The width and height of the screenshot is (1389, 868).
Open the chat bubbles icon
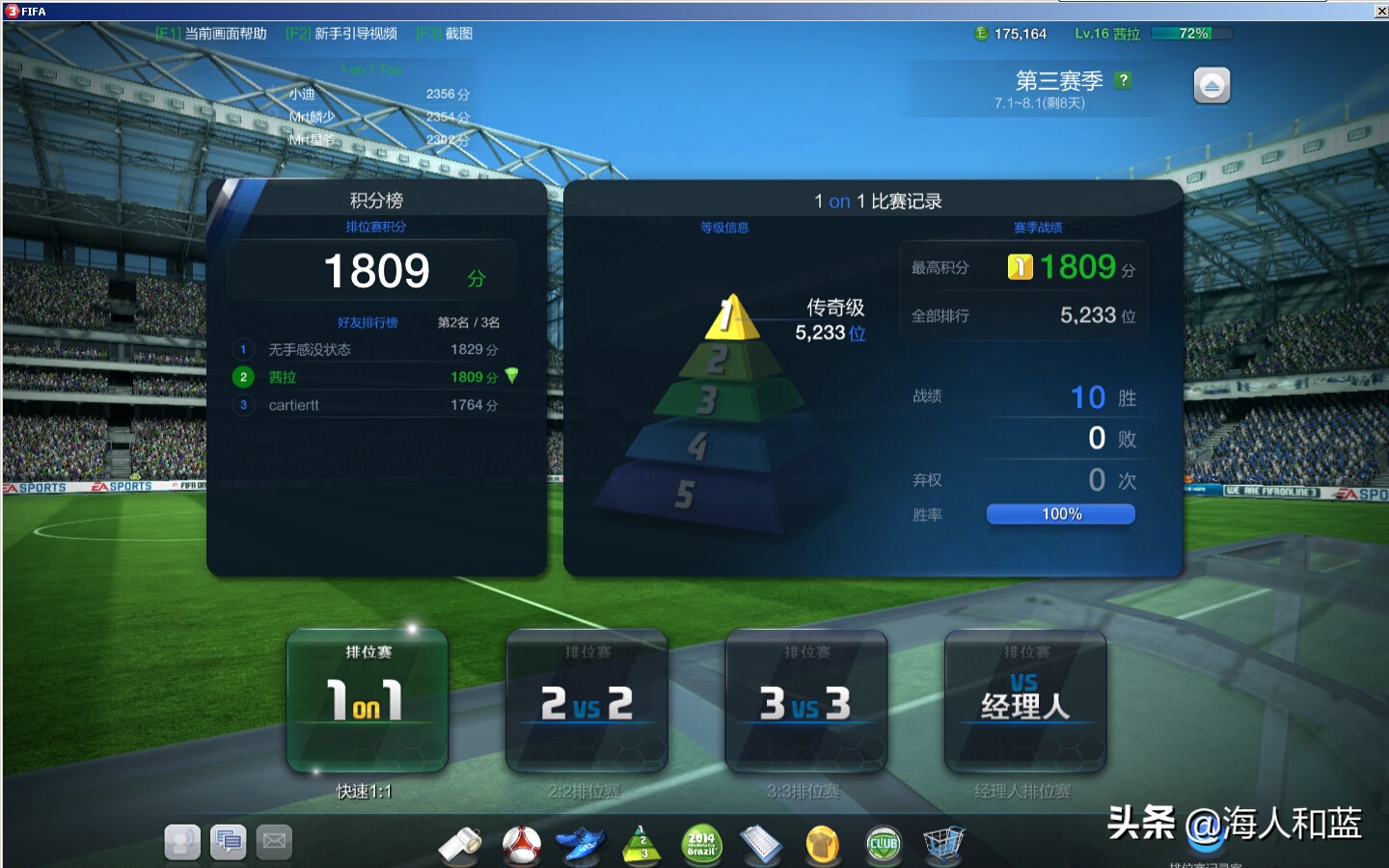(229, 841)
